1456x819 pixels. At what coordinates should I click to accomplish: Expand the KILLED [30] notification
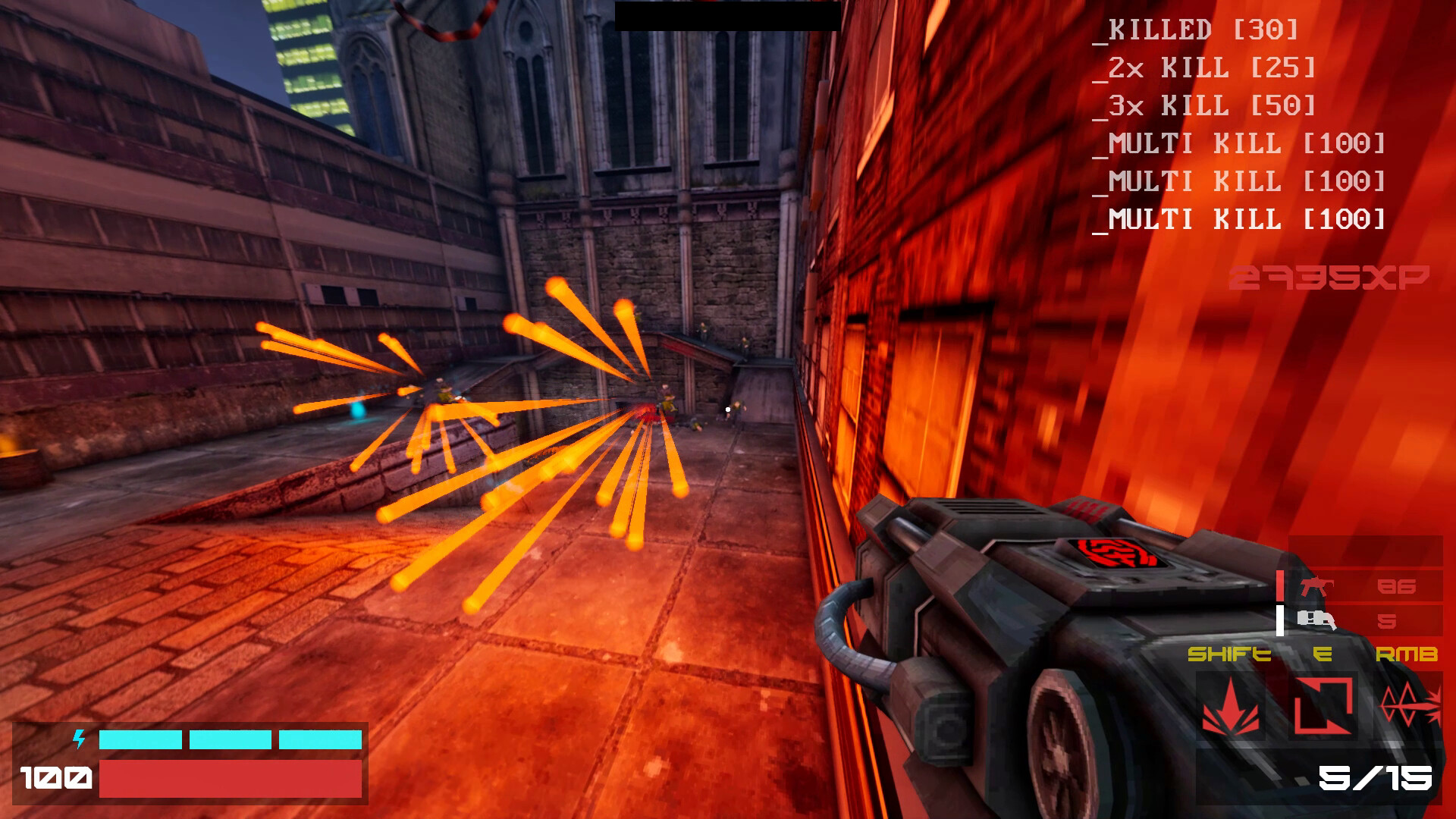click(1202, 31)
